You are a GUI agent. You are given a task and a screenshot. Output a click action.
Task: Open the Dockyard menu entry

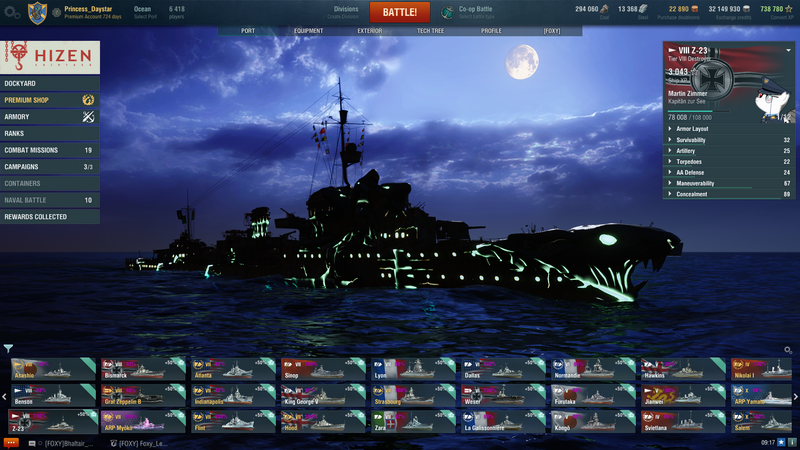[50, 83]
